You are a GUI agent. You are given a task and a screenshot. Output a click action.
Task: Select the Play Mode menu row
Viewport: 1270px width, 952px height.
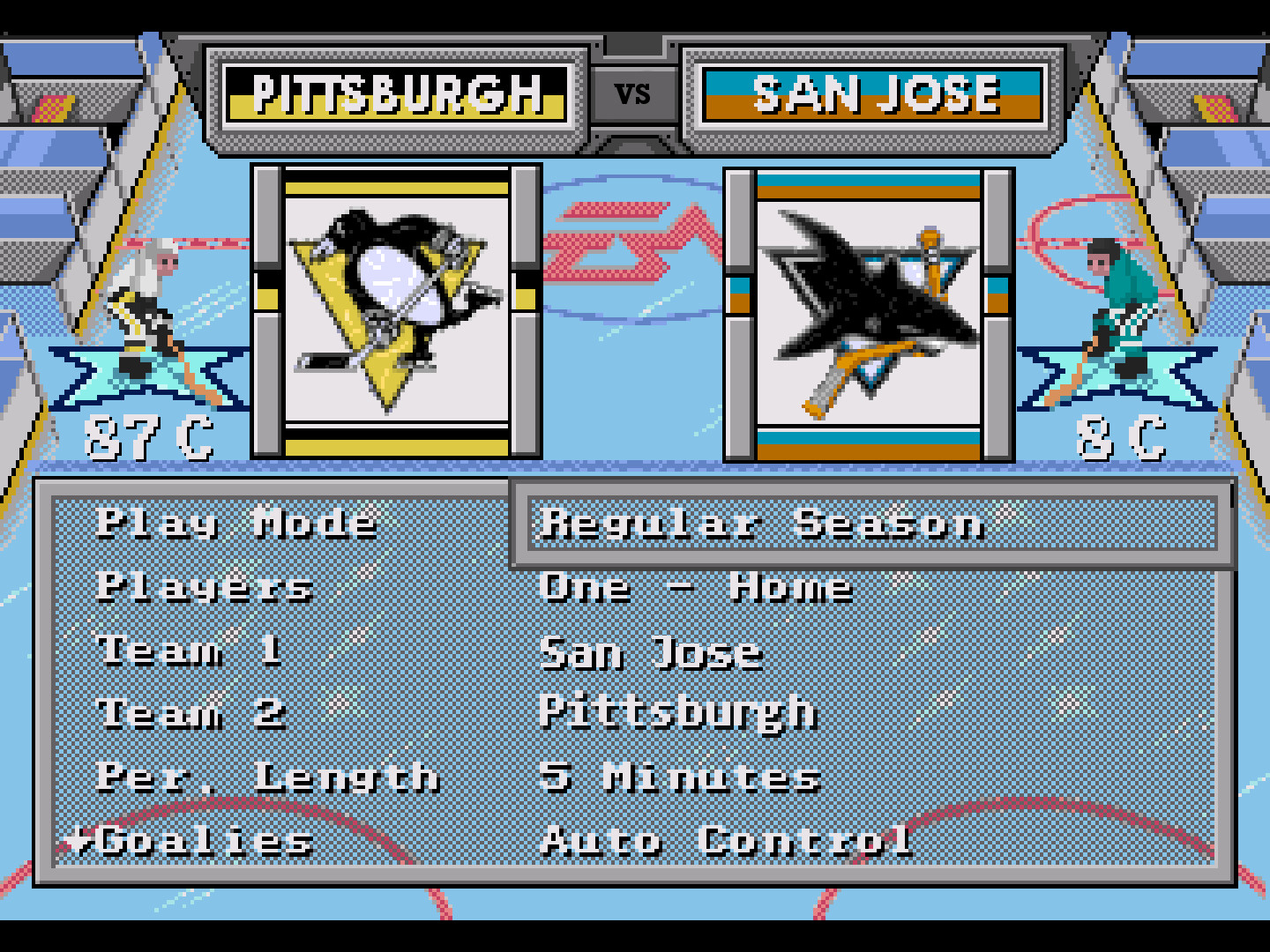237,524
